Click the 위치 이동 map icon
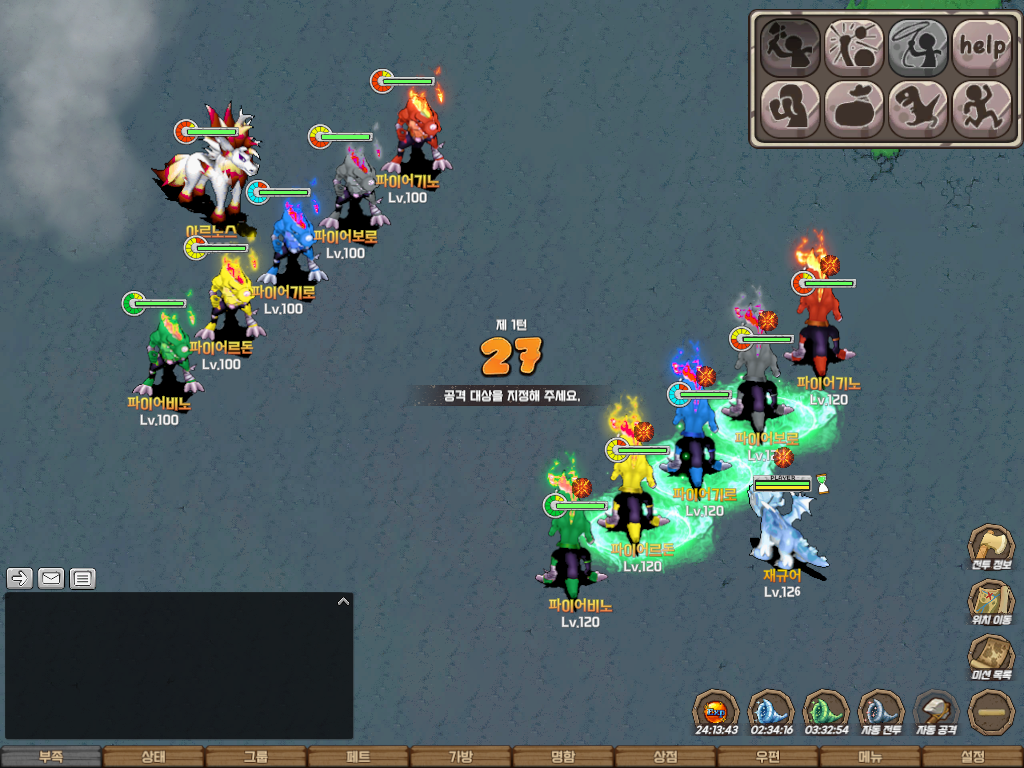 [x=990, y=603]
